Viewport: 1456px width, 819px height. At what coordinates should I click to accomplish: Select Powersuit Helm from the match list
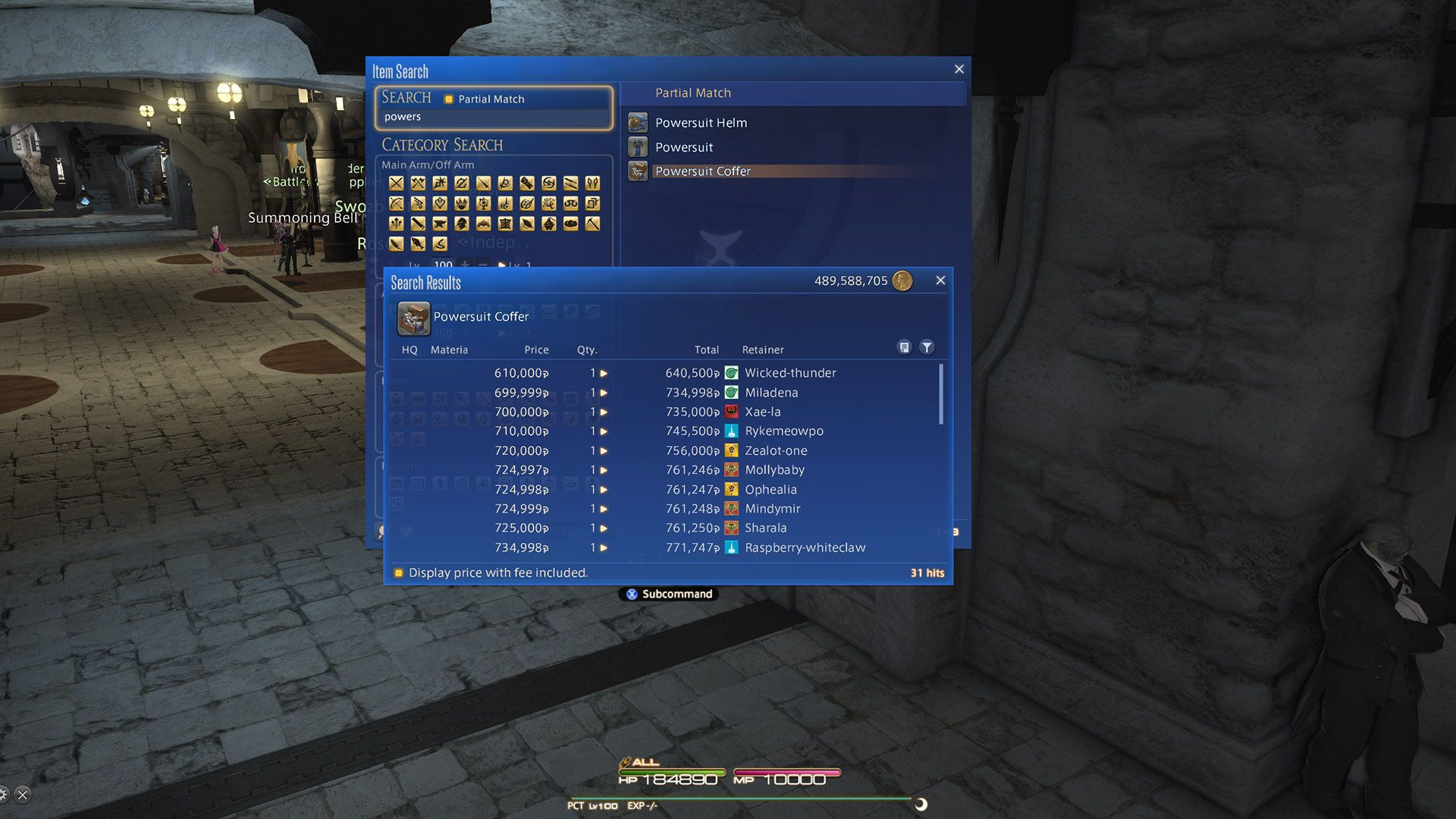click(x=701, y=123)
